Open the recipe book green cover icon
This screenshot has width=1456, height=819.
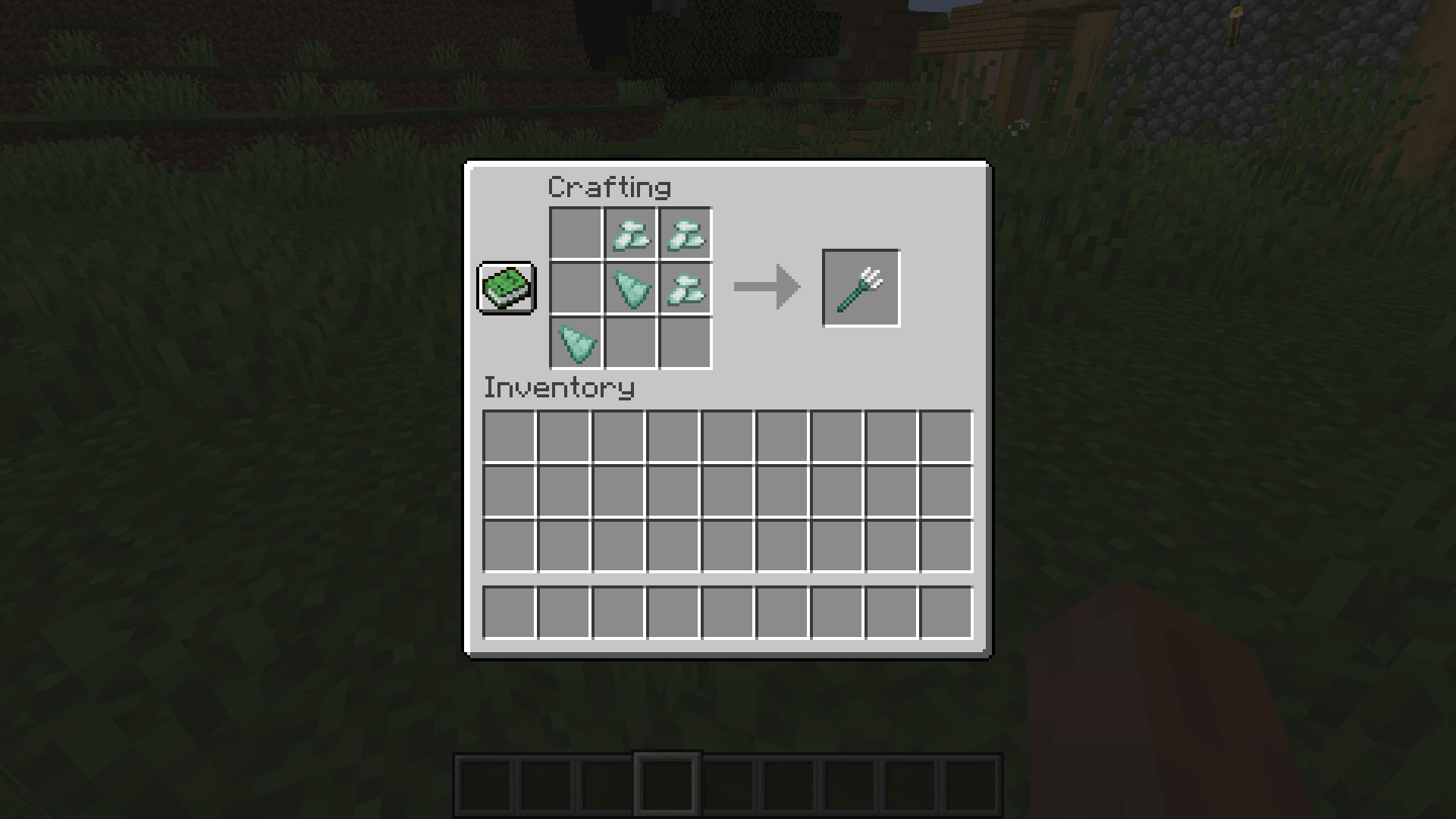(x=505, y=289)
